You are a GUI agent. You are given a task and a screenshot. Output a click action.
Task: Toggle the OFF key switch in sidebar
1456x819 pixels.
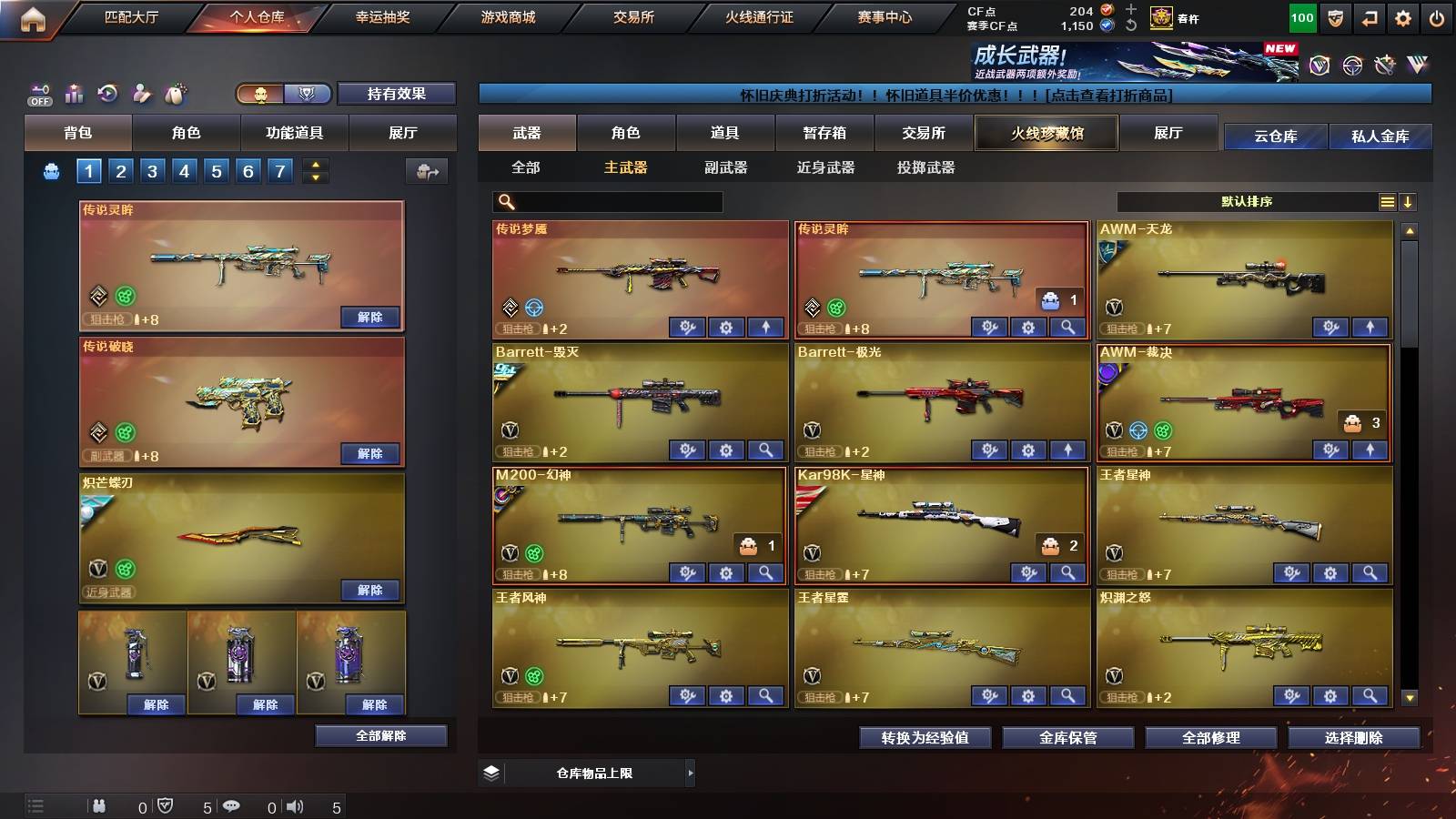pos(38,93)
